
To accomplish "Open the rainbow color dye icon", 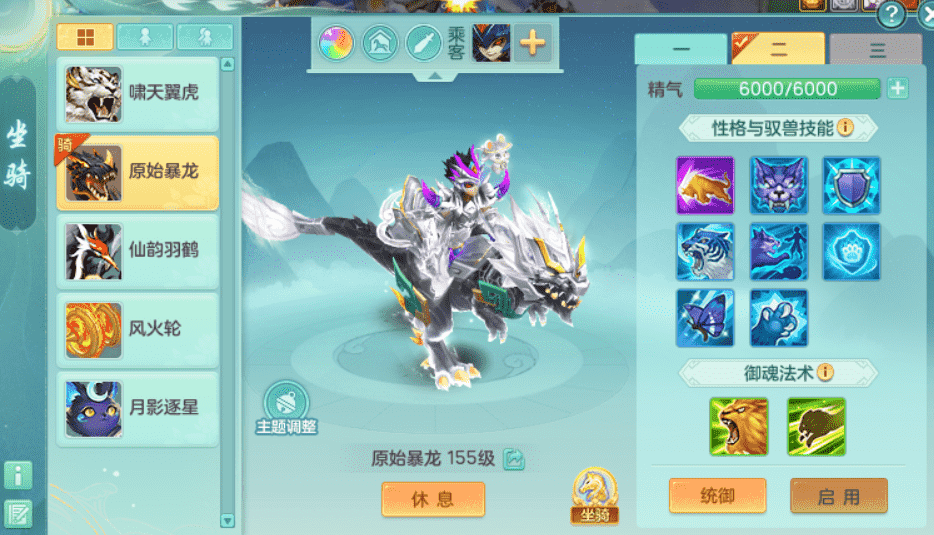I will tap(337, 43).
